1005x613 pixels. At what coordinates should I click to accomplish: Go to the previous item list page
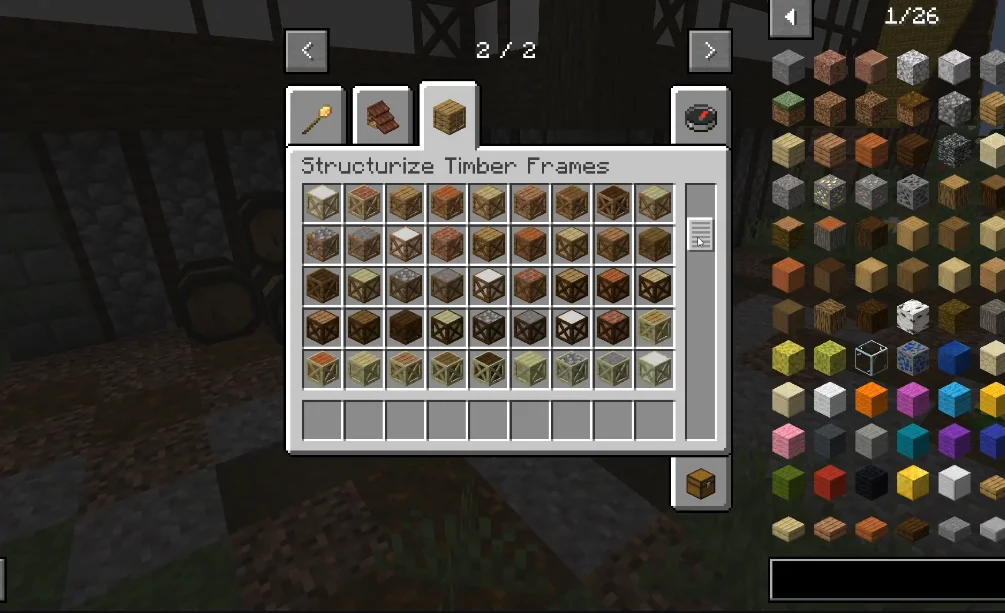click(790, 16)
